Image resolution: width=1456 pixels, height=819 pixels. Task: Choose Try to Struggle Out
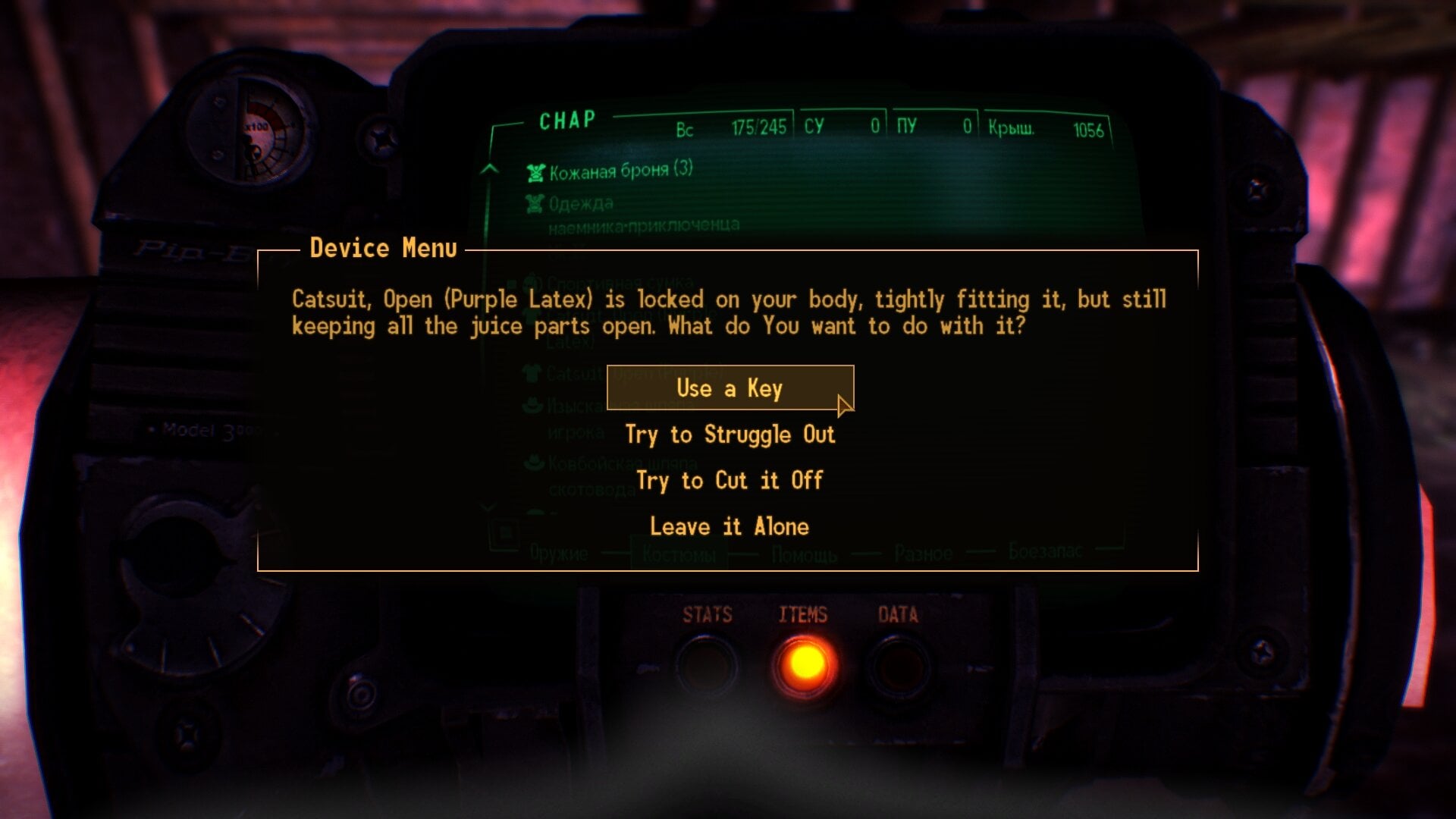(729, 435)
